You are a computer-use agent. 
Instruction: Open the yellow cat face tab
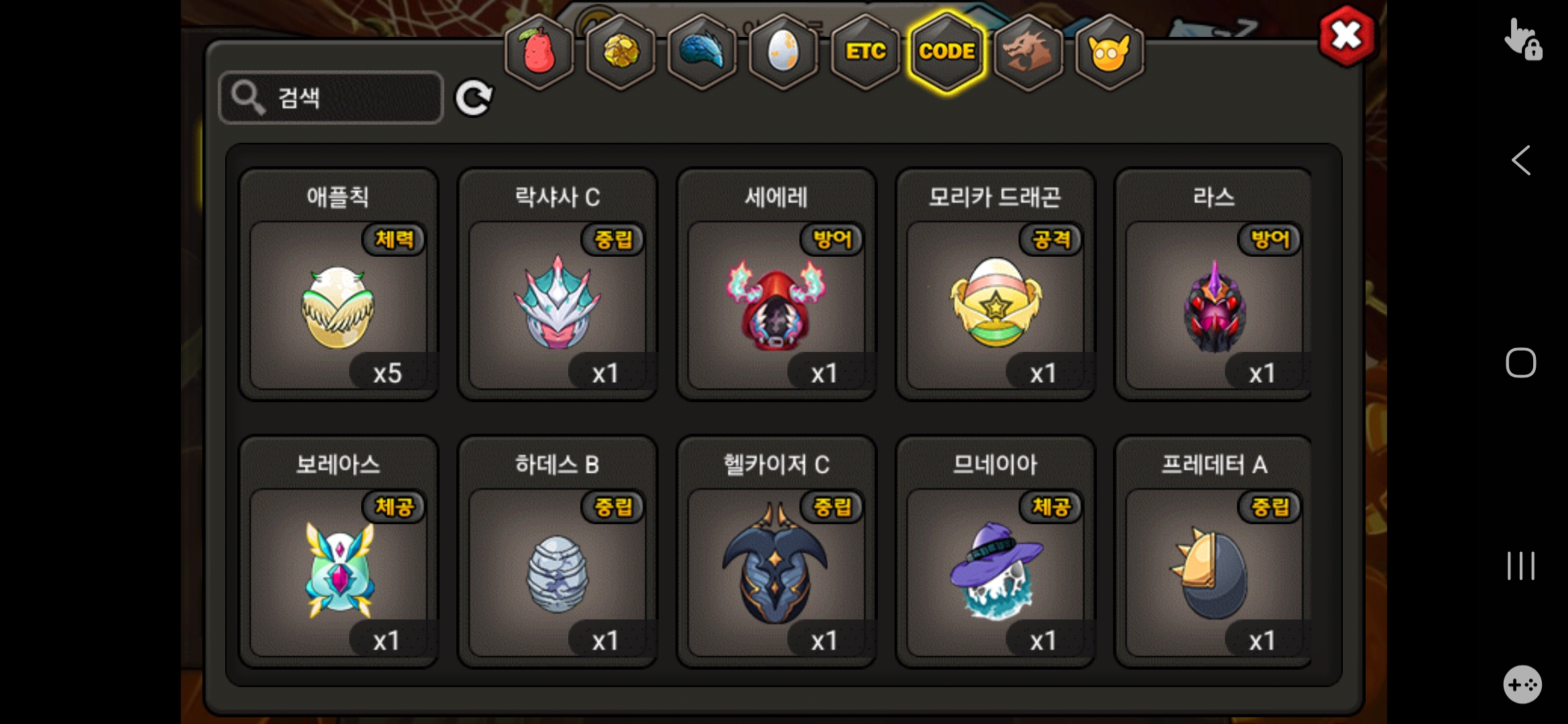click(1109, 52)
